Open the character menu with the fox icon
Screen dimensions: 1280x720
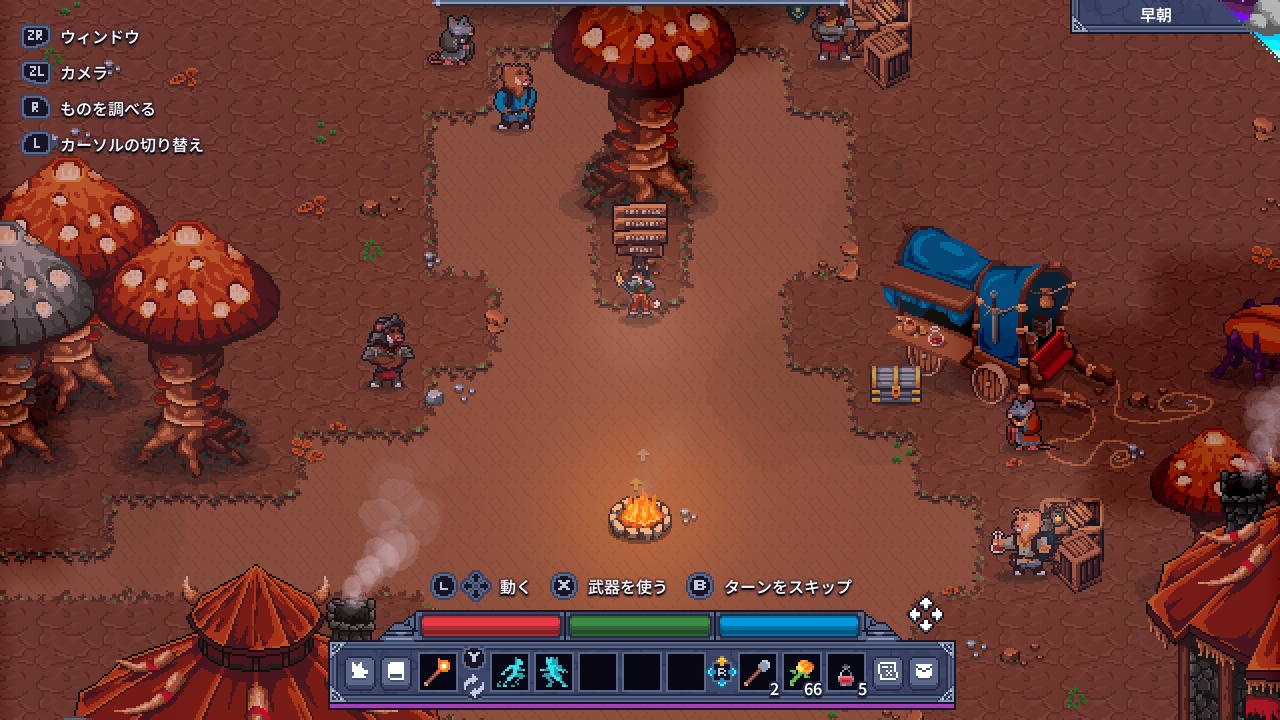[x=360, y=672]
